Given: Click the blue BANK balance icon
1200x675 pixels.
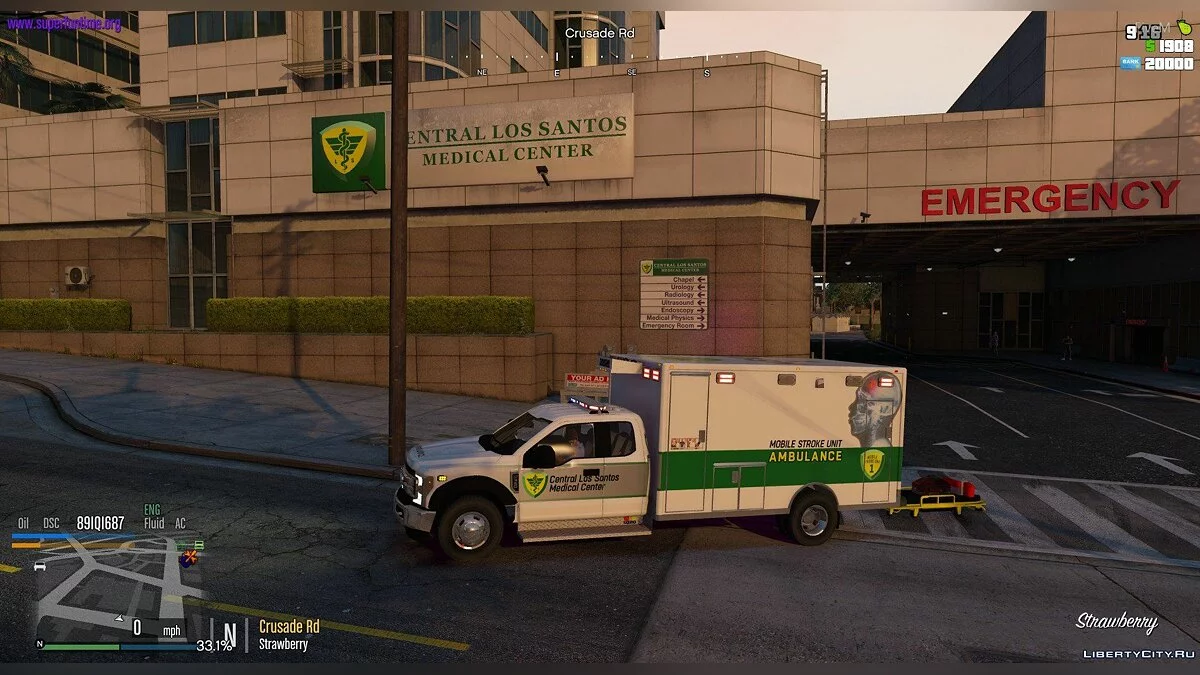Looking at the screenshot, I should pos(1130,63).
